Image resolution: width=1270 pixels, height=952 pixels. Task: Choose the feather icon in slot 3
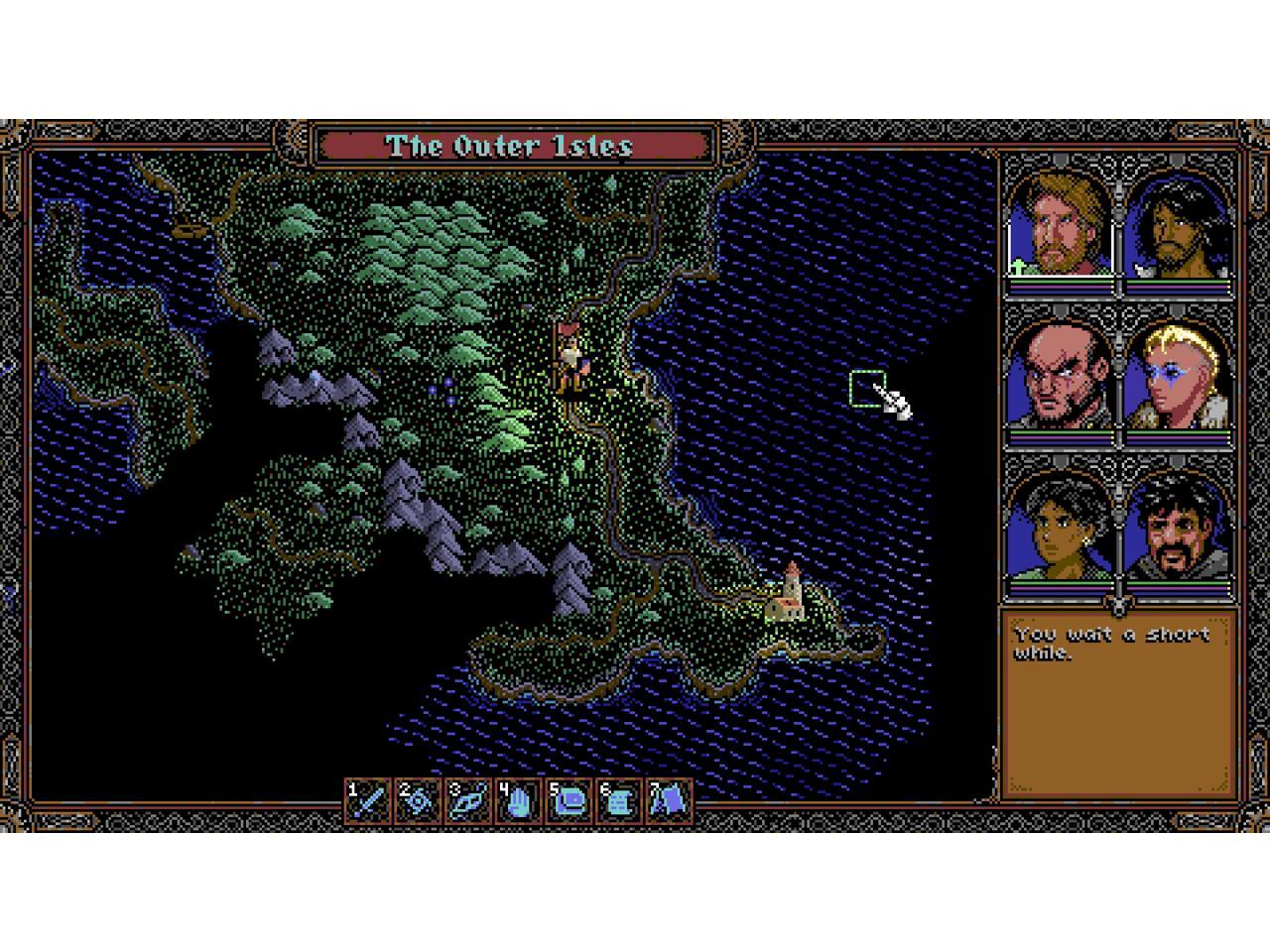pos(468,800)
